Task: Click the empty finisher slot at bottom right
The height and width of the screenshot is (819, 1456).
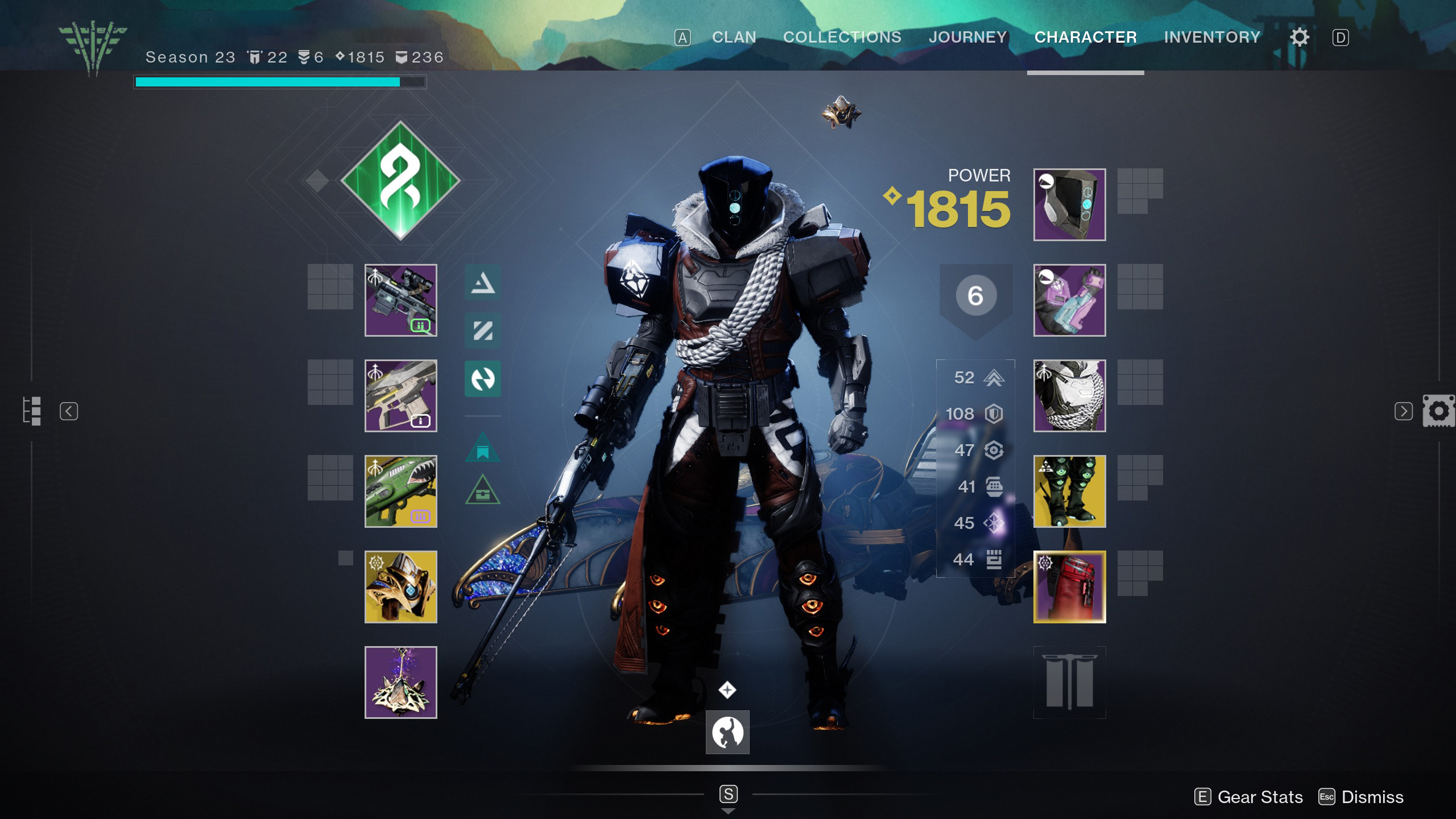Action: (1069, 681)
